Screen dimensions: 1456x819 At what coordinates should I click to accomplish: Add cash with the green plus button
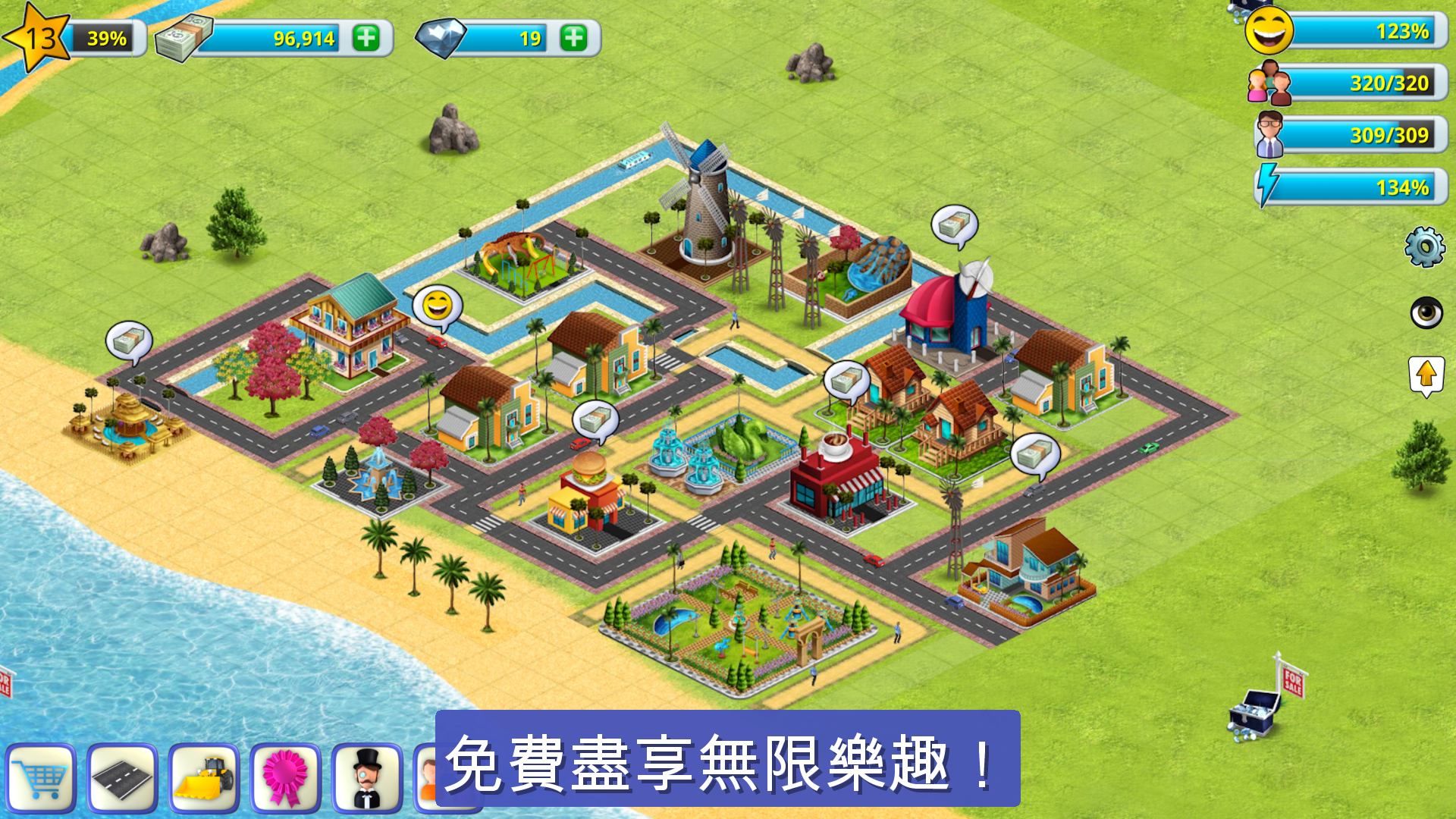pos(367,36)
